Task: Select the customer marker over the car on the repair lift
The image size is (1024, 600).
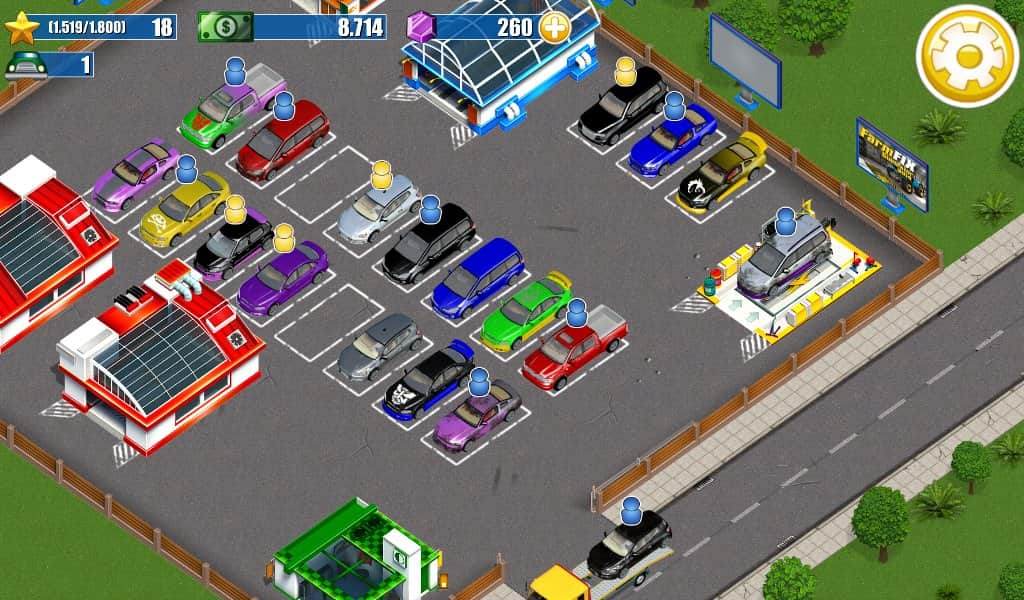Action: point(786,220)
